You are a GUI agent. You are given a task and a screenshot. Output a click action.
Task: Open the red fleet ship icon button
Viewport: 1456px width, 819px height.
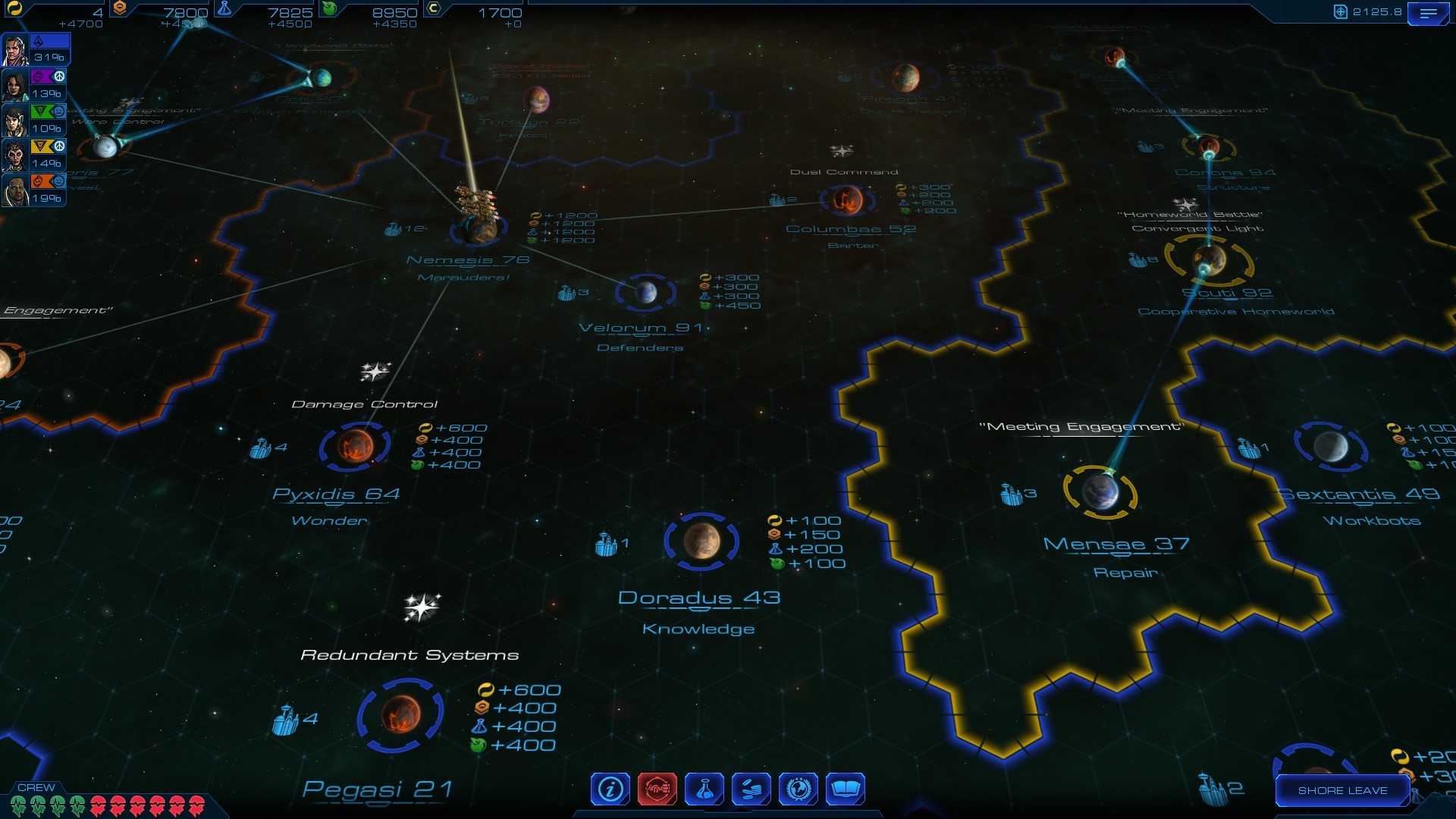click(x=657, y=789)
